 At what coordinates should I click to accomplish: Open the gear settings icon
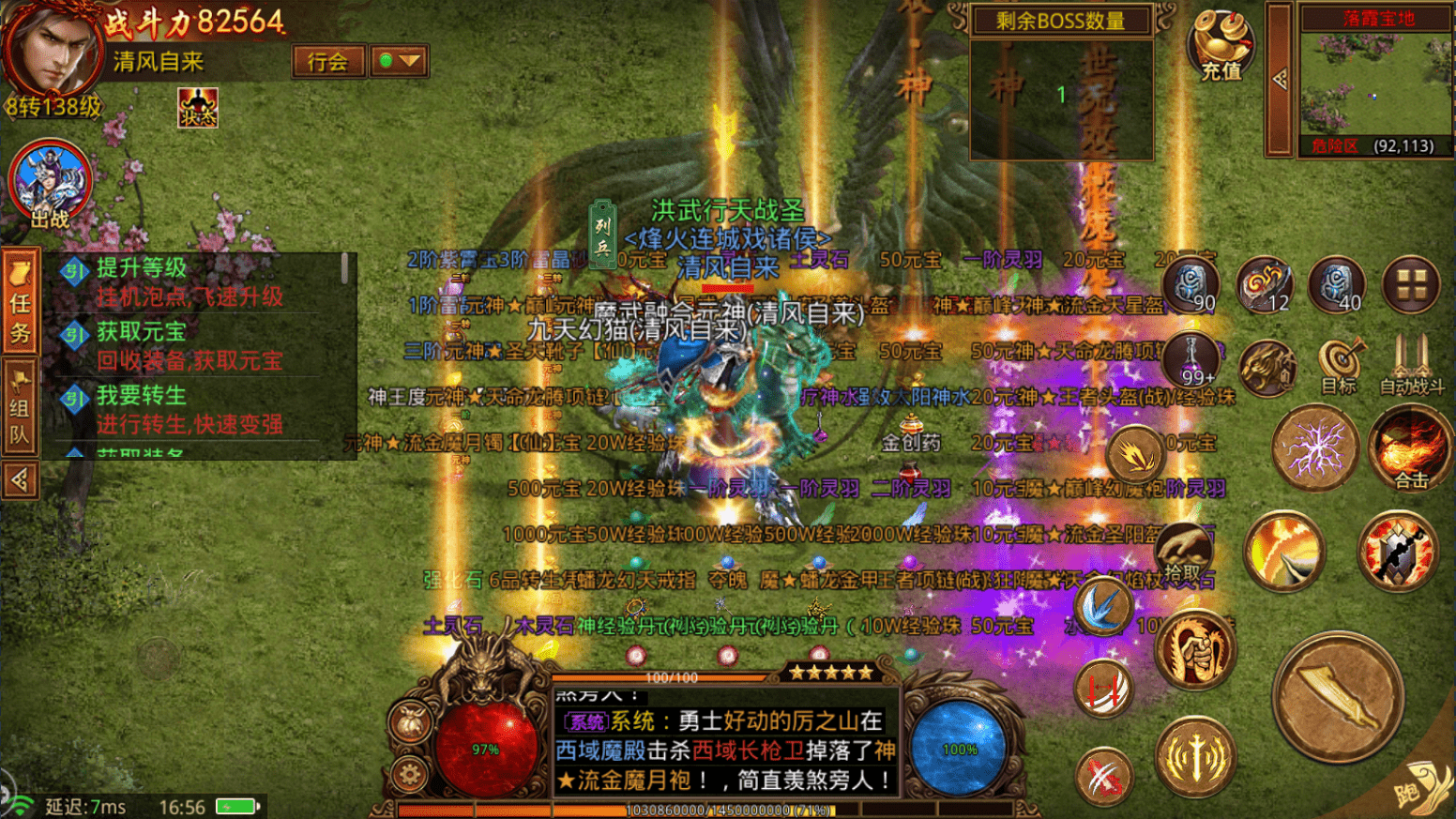tap(409, 775)
